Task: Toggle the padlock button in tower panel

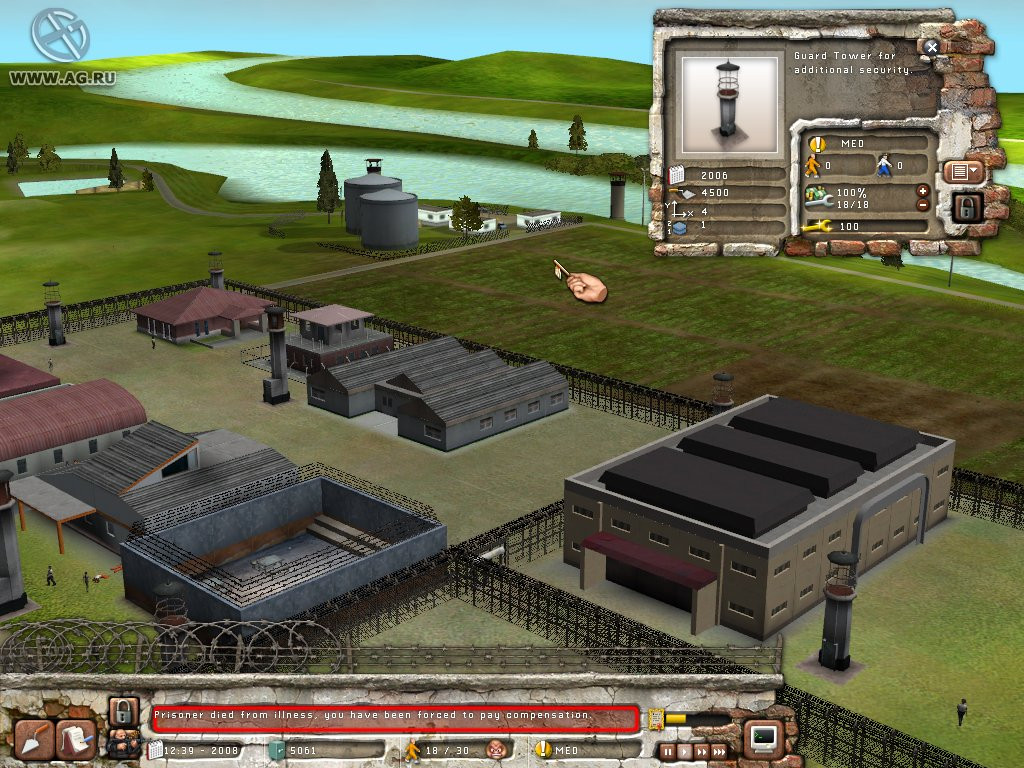Action: click(x=967, y=207)
